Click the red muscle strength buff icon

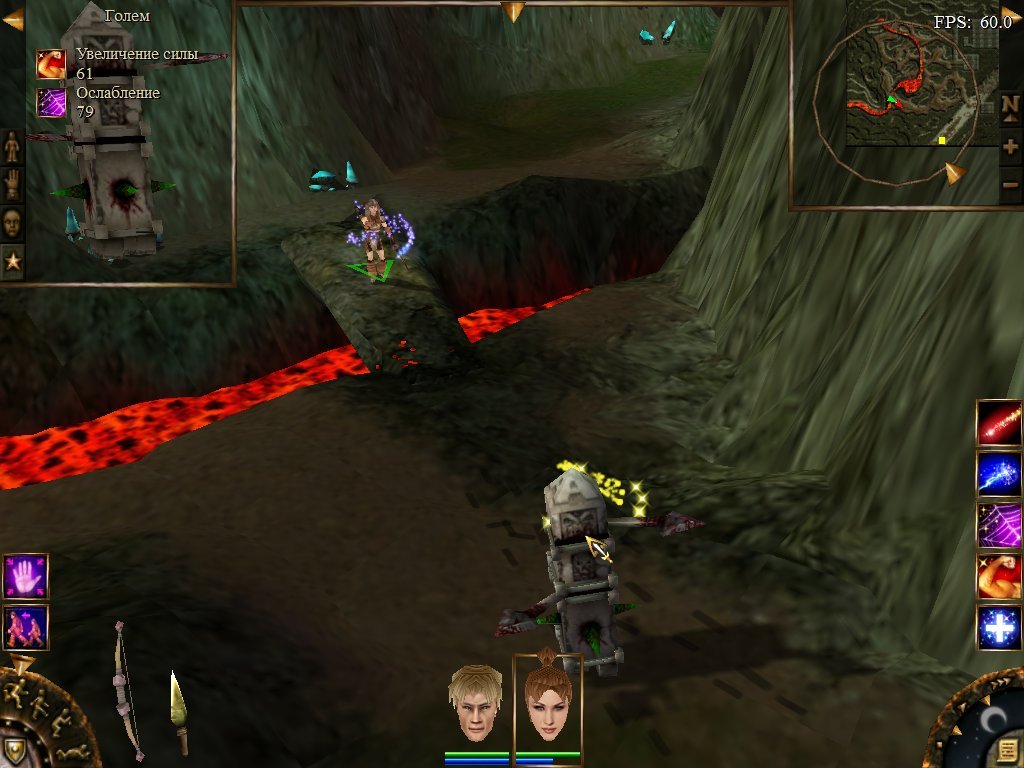pyautogui.click(x=51, y=64)
